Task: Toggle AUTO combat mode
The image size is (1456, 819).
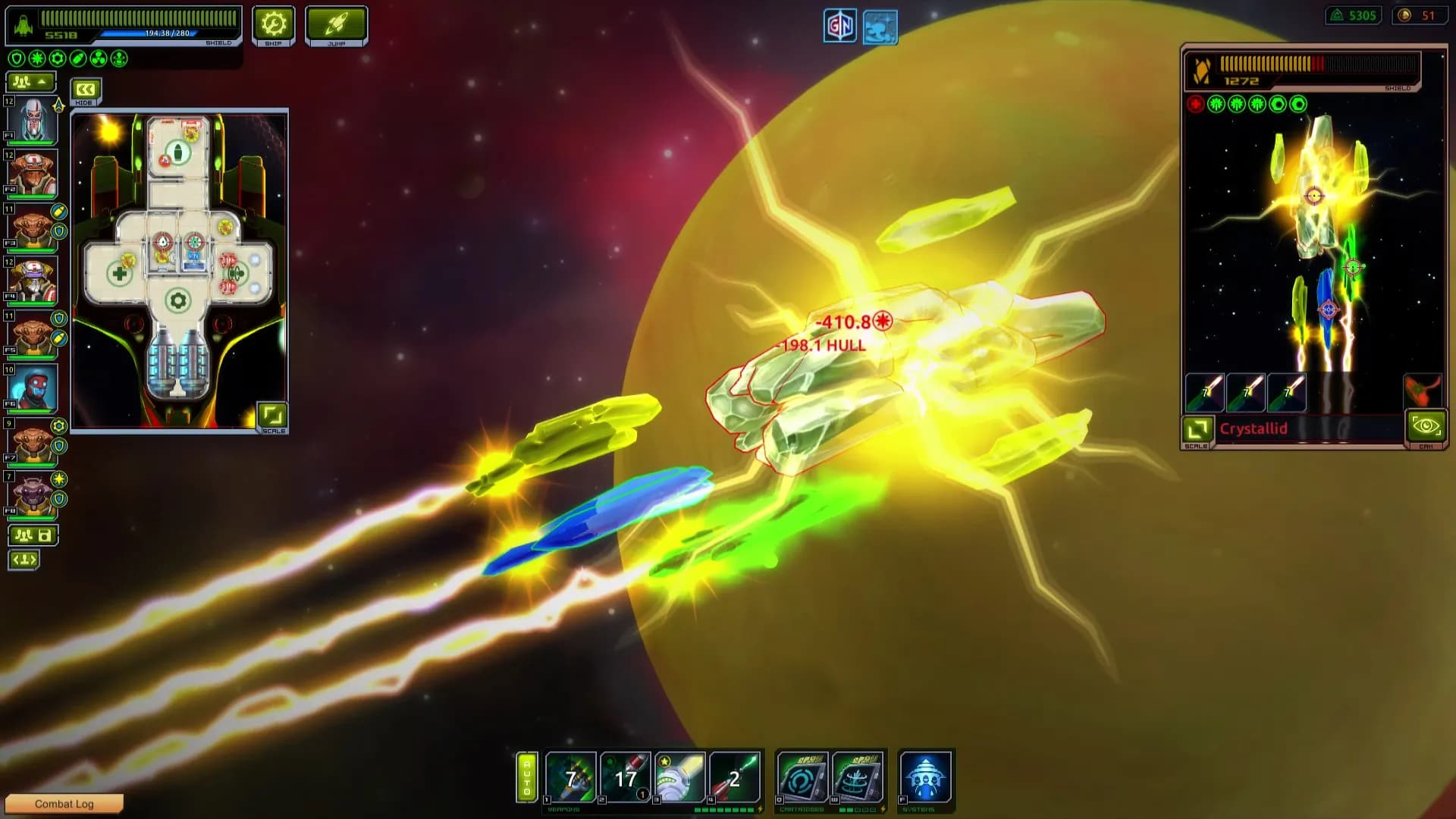Action: [529, 775]
